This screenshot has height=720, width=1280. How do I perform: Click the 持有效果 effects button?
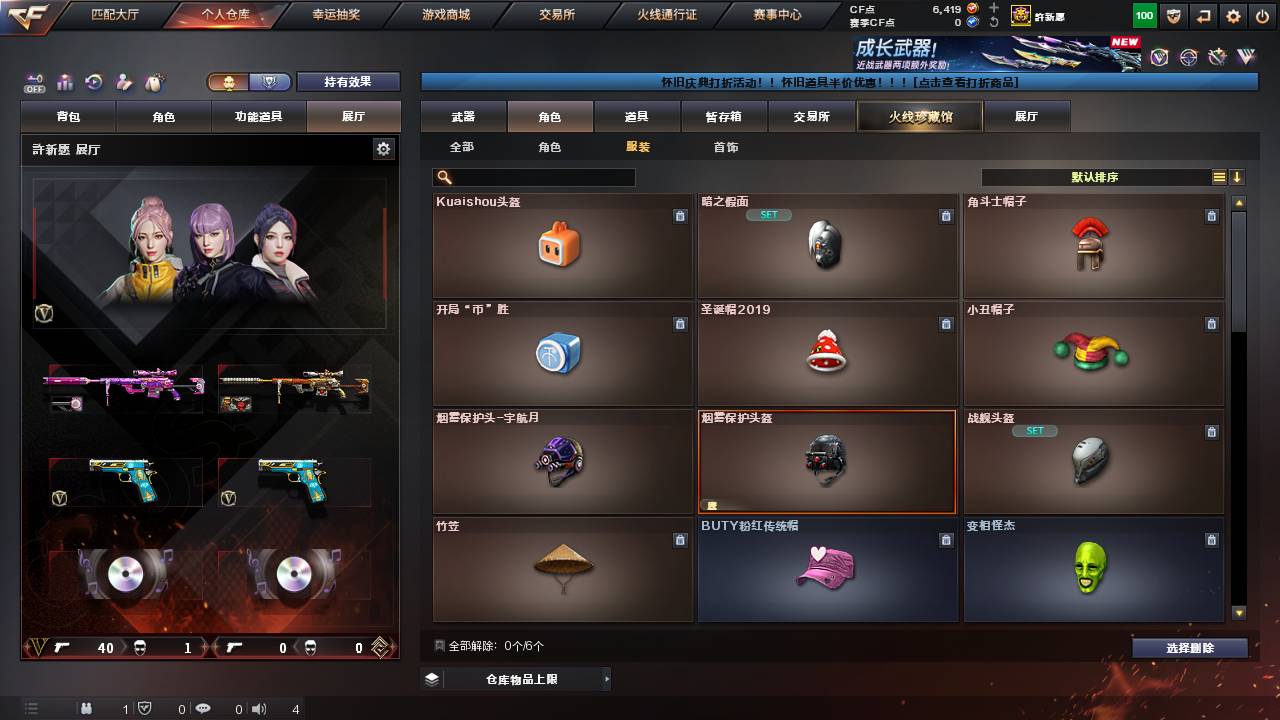point(348,82)
